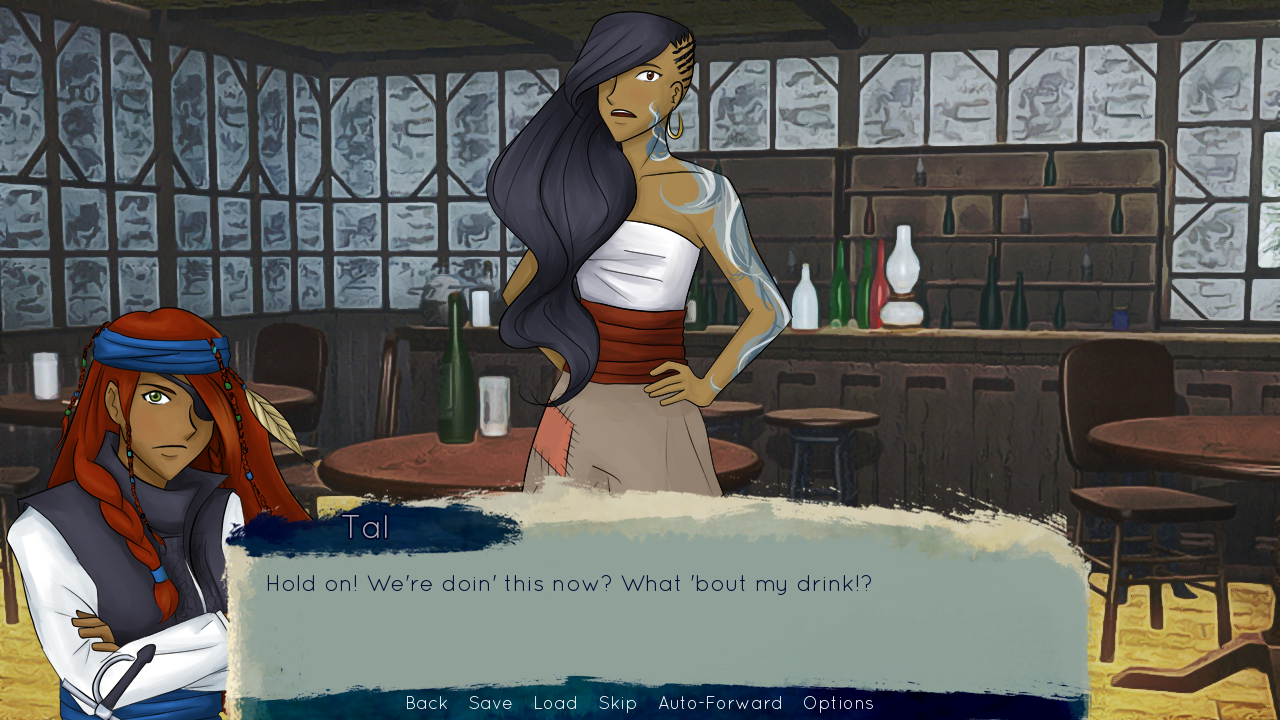Click Back to rewind the dialogue
Image resolution: width=1280 pixels, height=720 pixels.
[x=426, y=703]
